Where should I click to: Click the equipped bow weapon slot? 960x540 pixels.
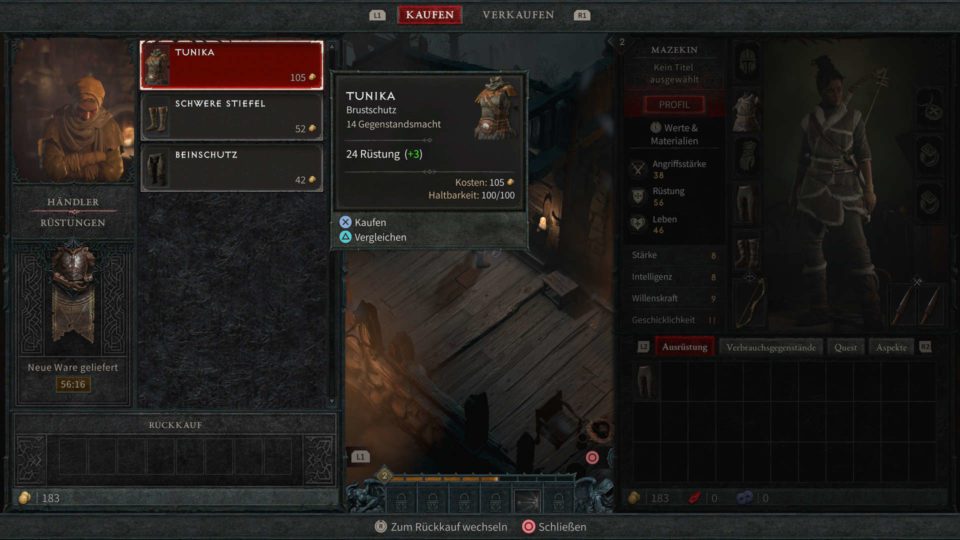click(x=747, y=302)
